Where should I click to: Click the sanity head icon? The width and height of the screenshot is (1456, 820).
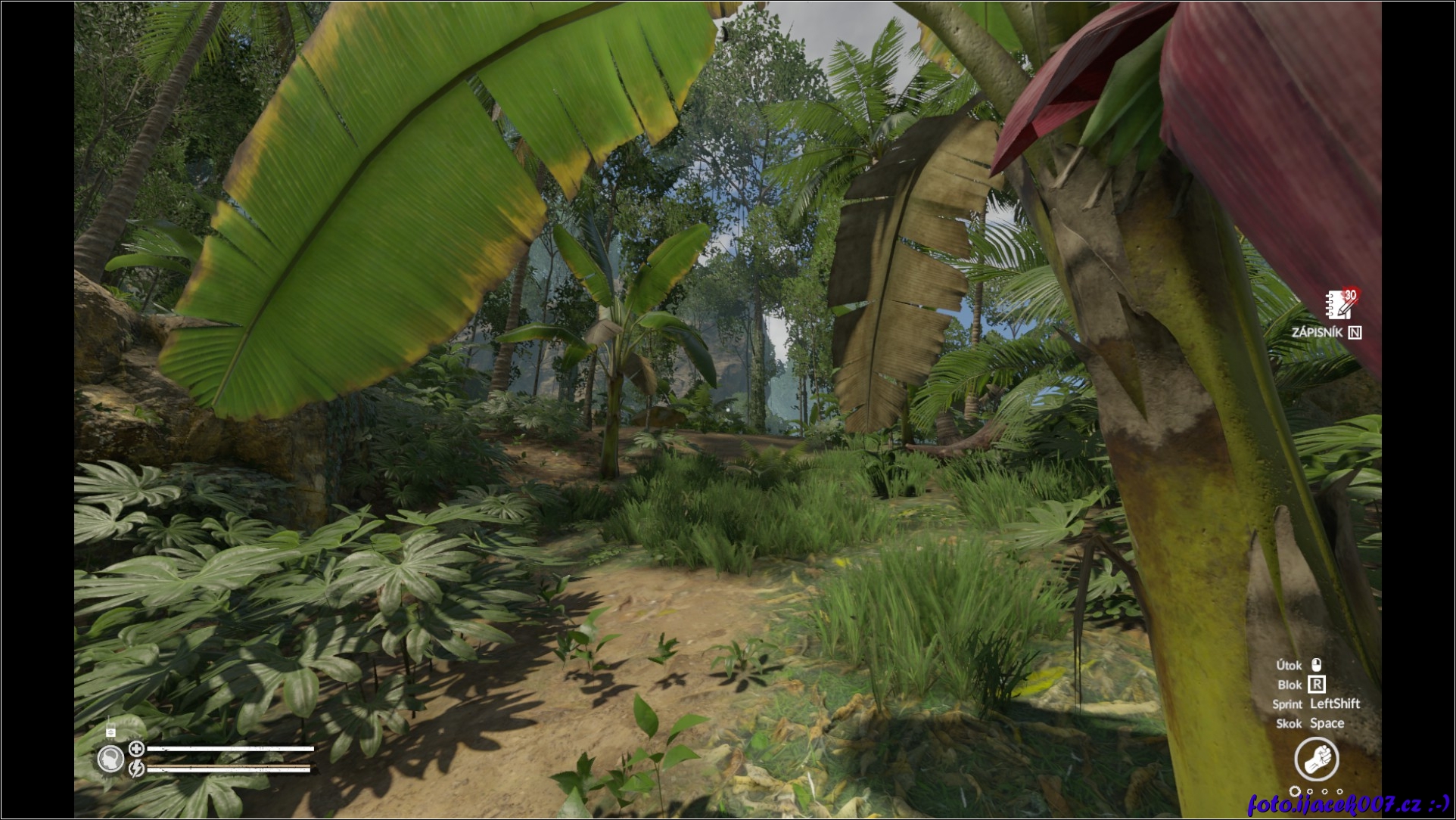pyautogui.click(x=111, y=758)
